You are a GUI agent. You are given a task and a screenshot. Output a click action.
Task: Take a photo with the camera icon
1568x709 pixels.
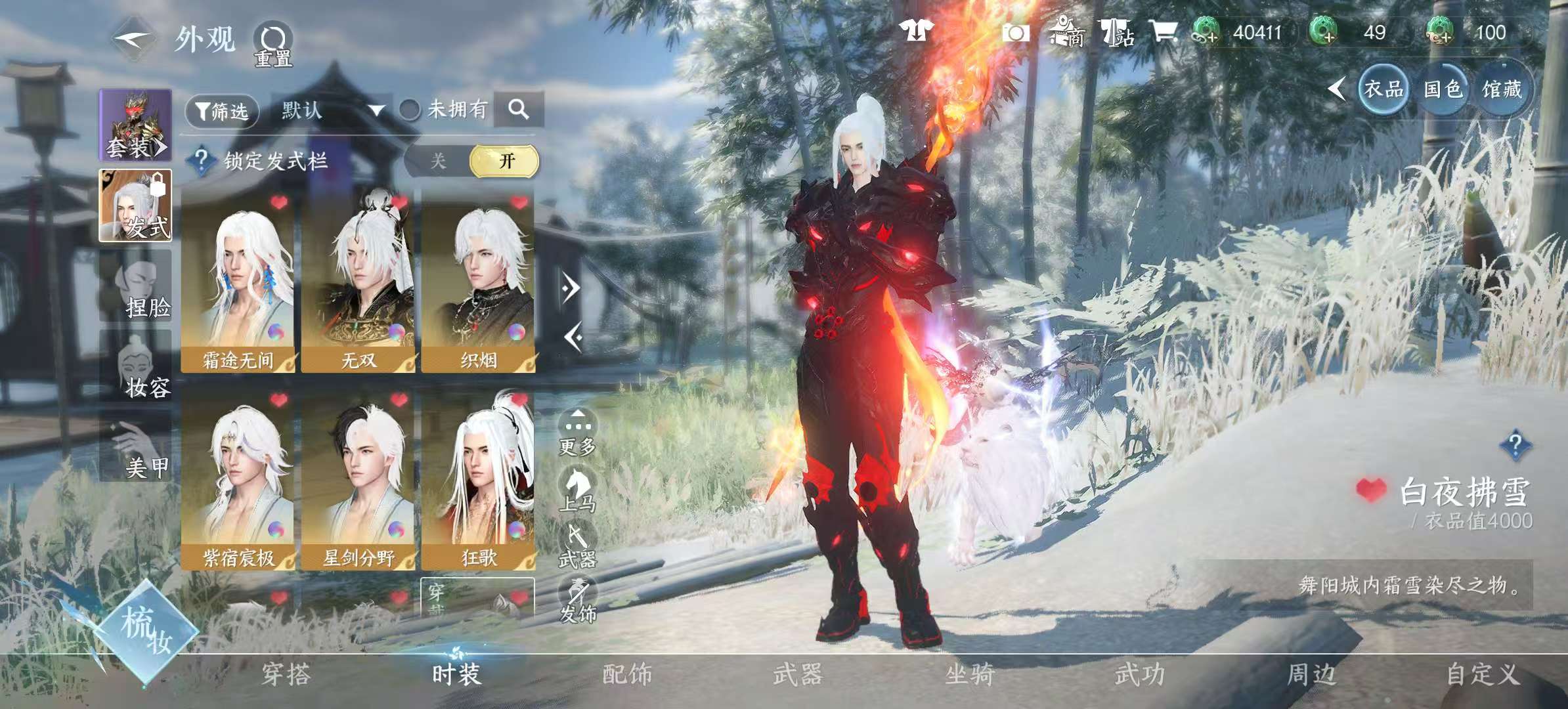1015,33
